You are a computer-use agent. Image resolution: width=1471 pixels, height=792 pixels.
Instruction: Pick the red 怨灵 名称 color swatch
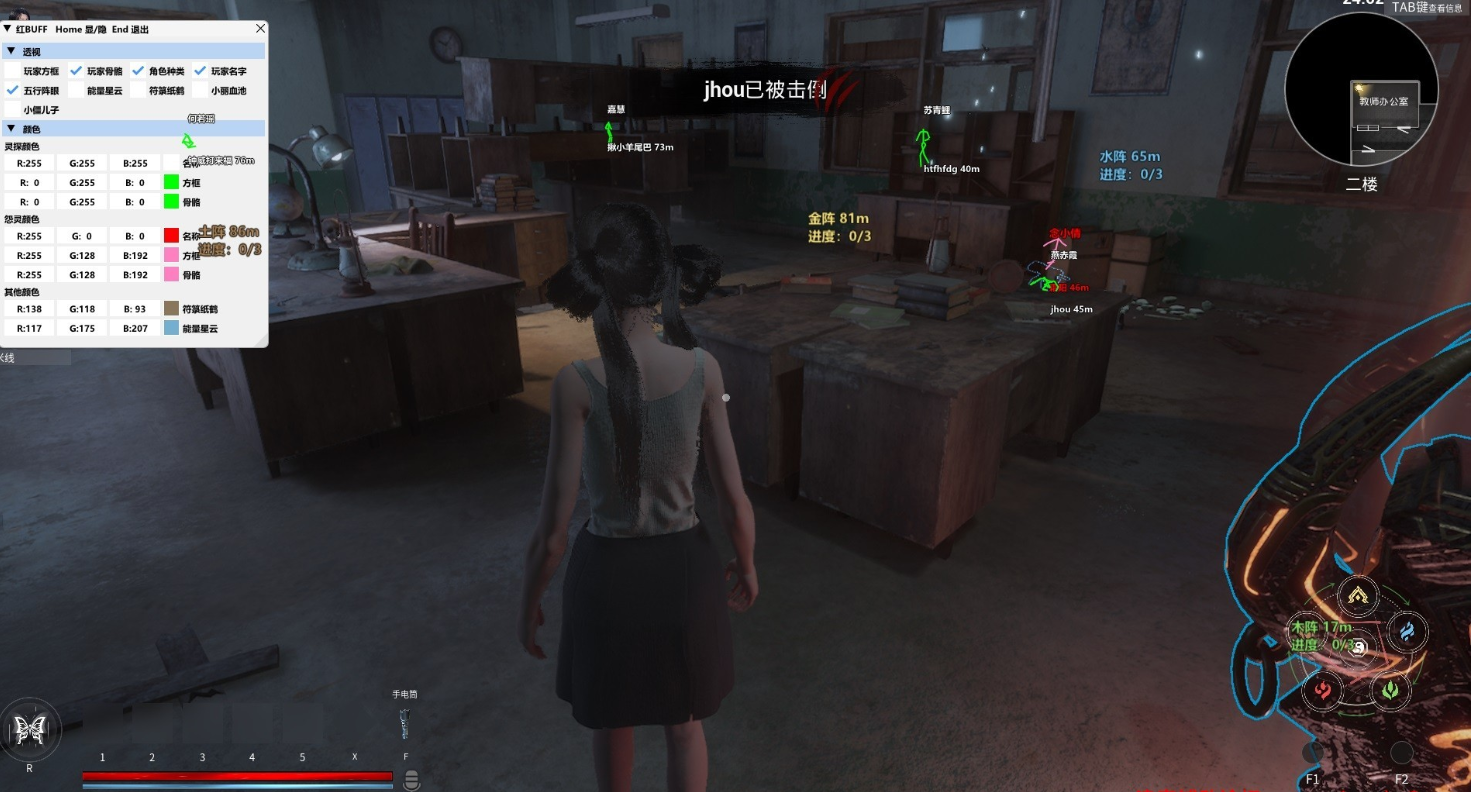click(x=171, y=236)
